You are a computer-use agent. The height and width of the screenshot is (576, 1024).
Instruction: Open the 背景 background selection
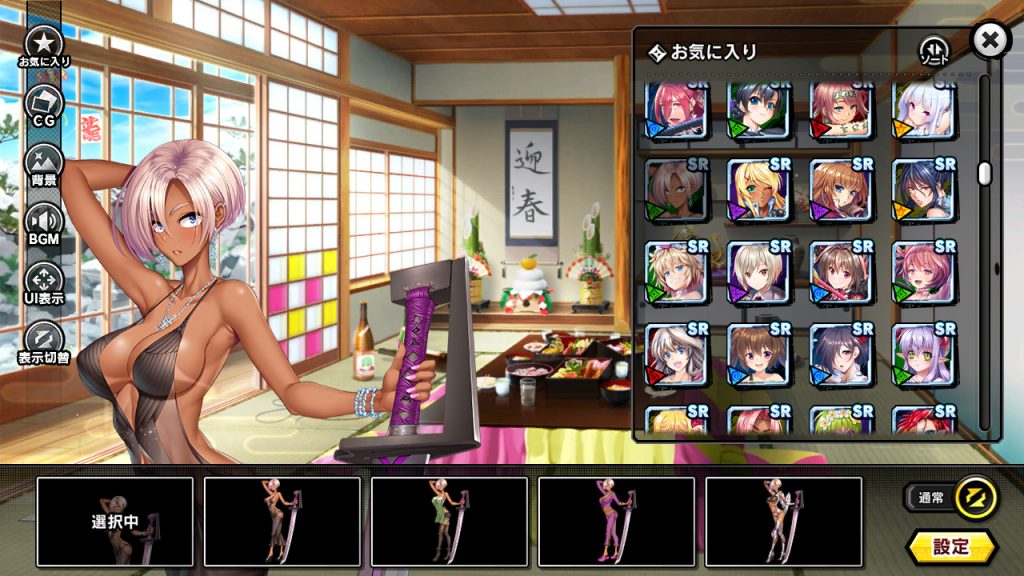44,164
